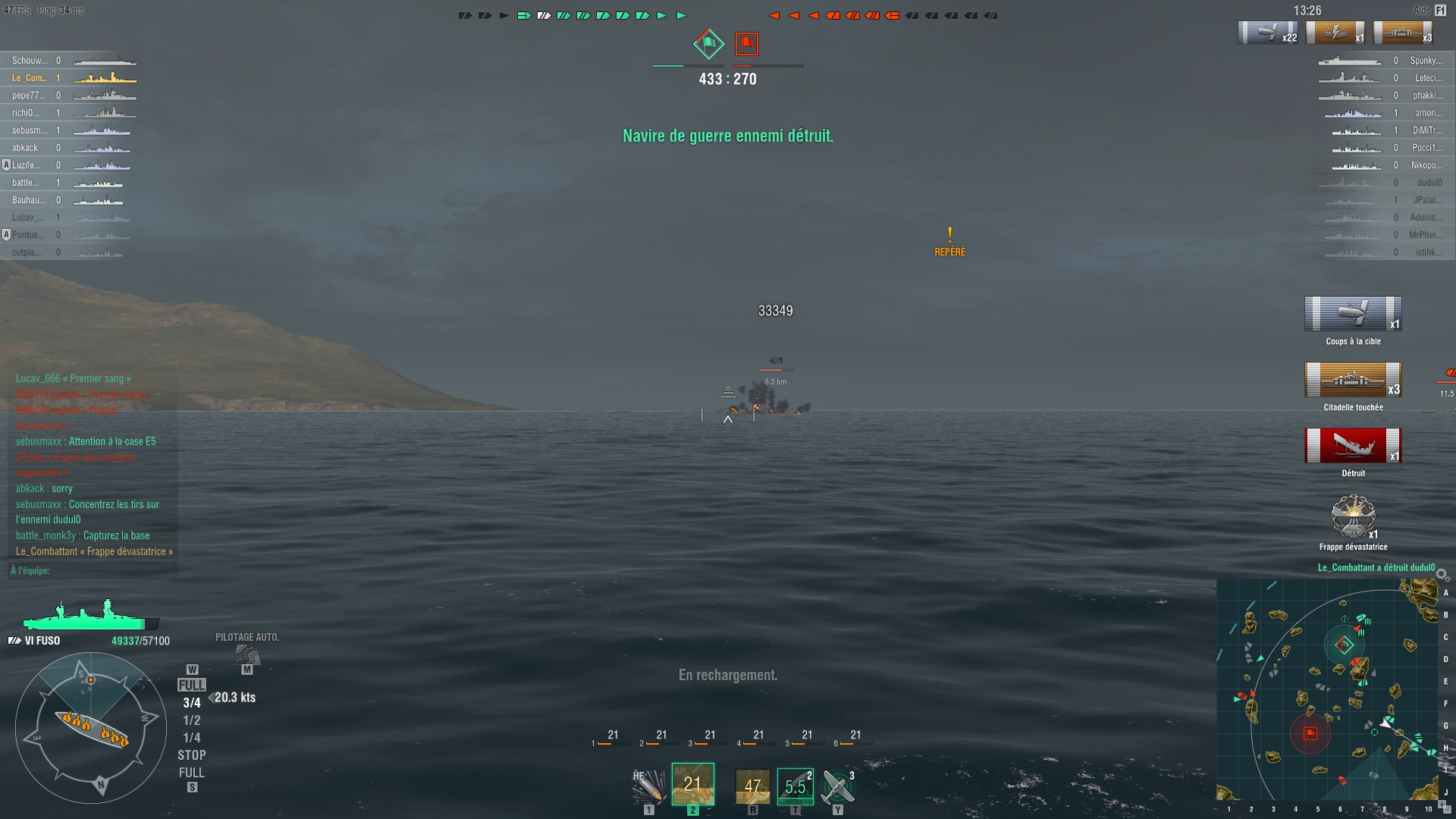Open the Aide help button
The height and width of the screenshot is (819, 1456).
pos(1440,11)
